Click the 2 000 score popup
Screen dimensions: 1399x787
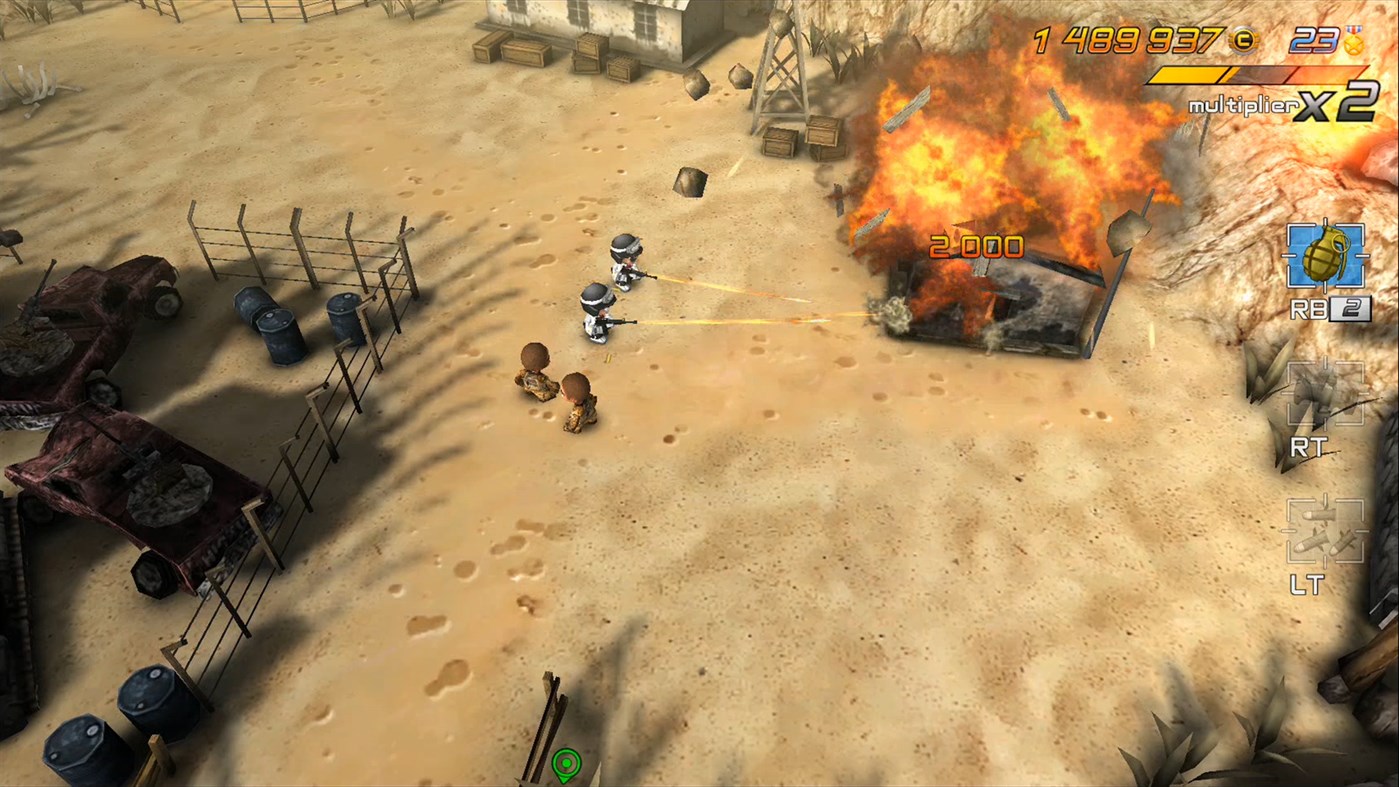977,245
